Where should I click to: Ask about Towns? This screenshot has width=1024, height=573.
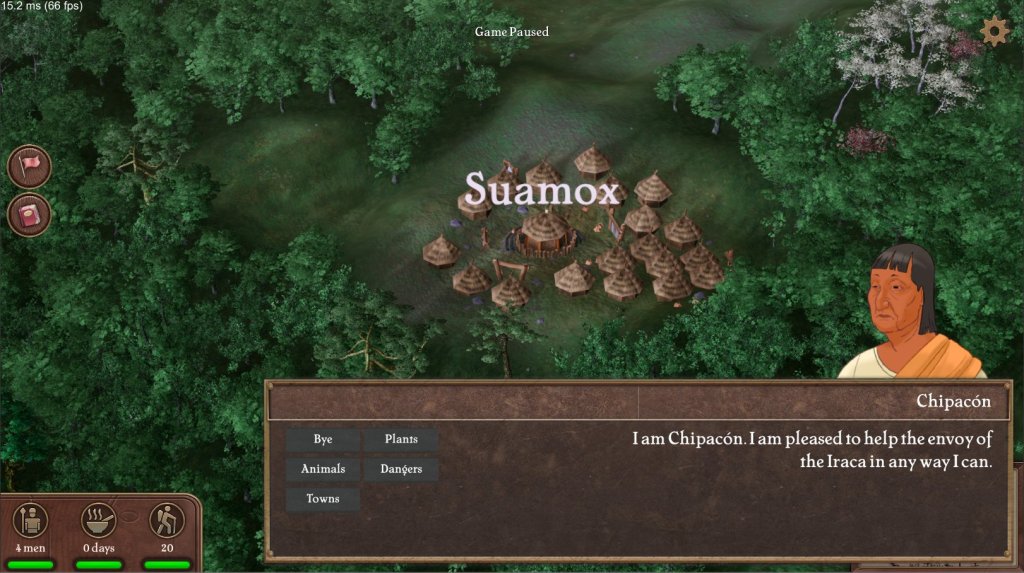323,499
